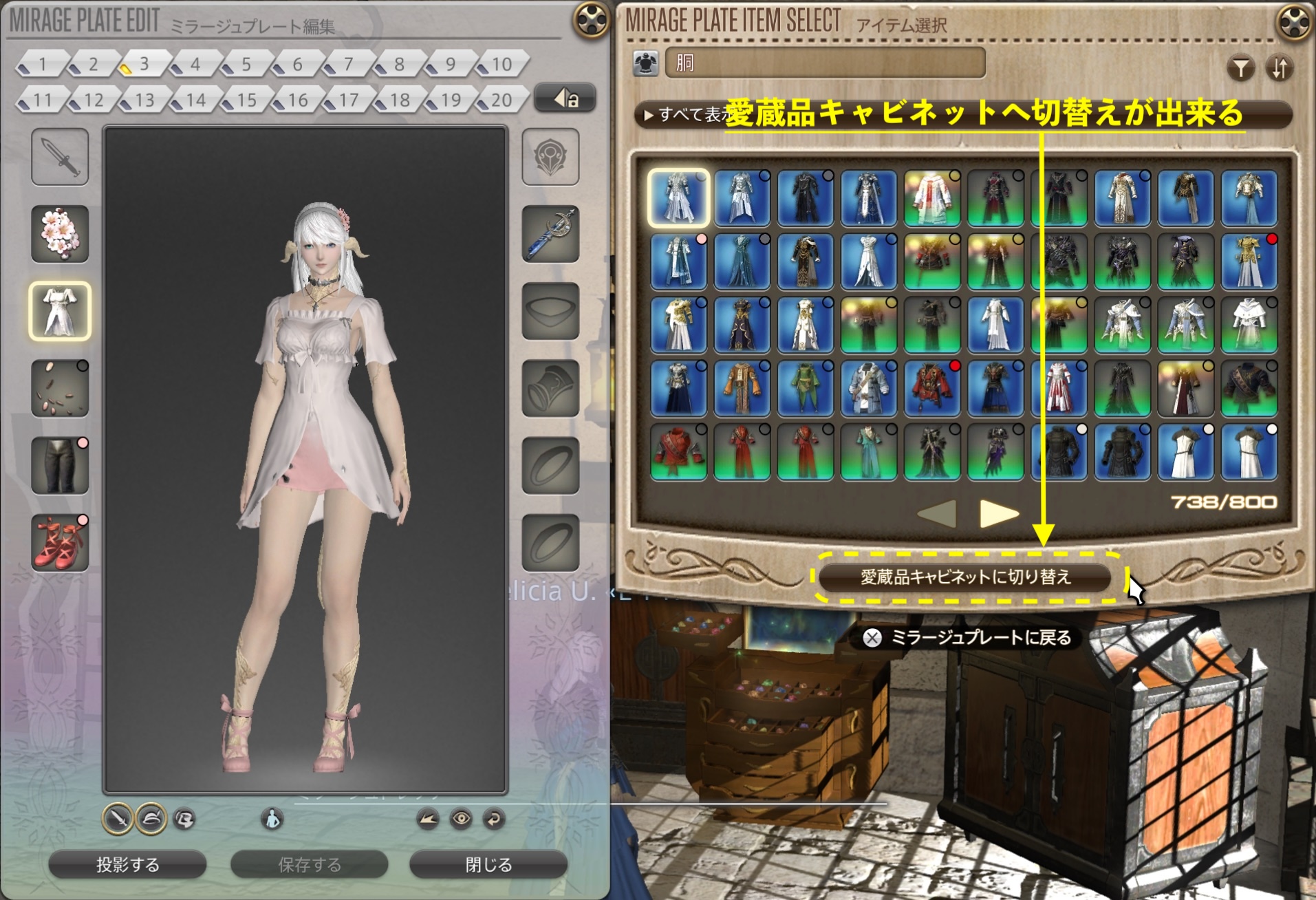Select the first highlighted robe in grid
1316x900 pixels.
pos(678,198)
